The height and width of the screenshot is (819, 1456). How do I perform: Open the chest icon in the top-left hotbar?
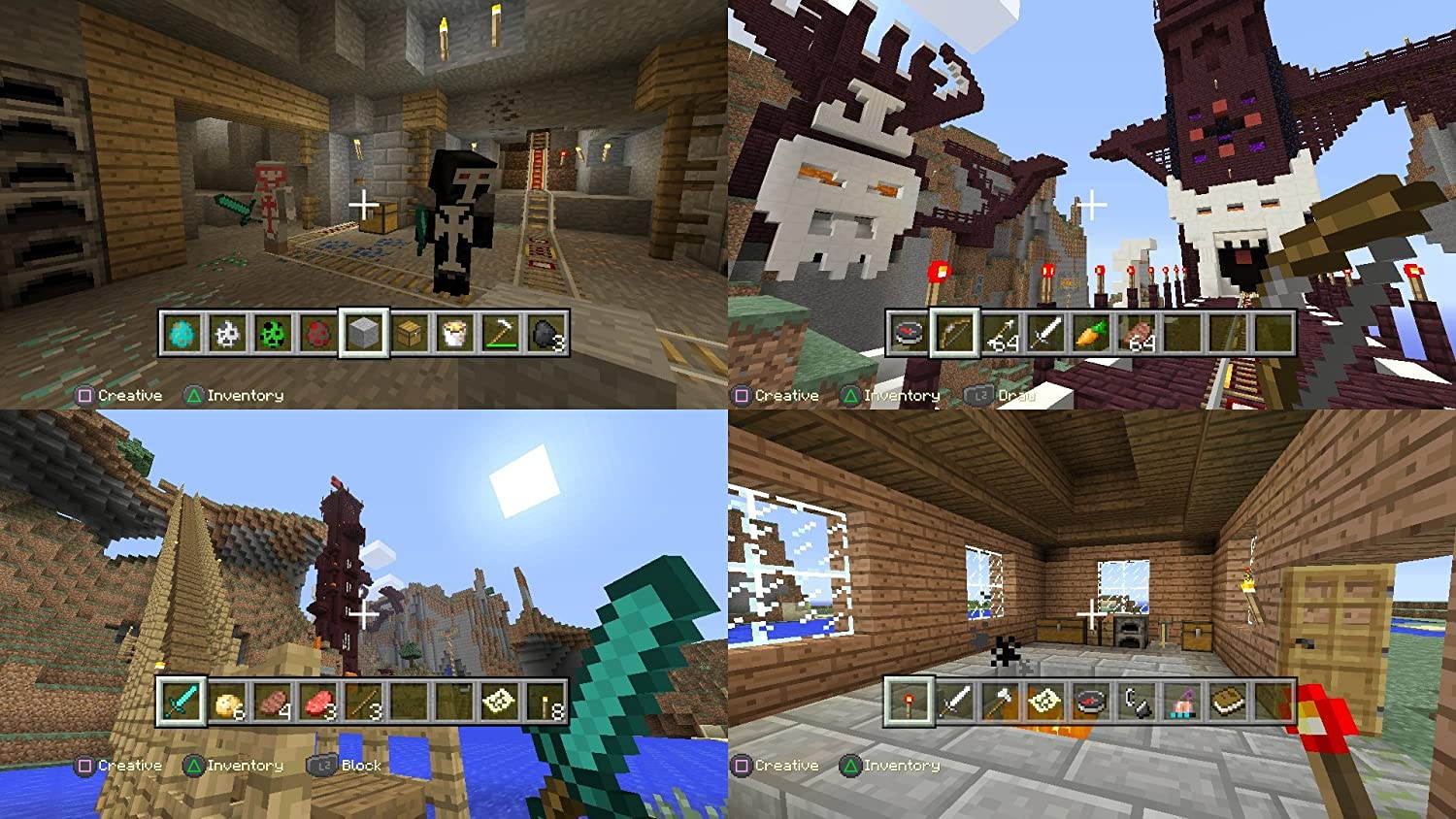(x=411, y=336)
